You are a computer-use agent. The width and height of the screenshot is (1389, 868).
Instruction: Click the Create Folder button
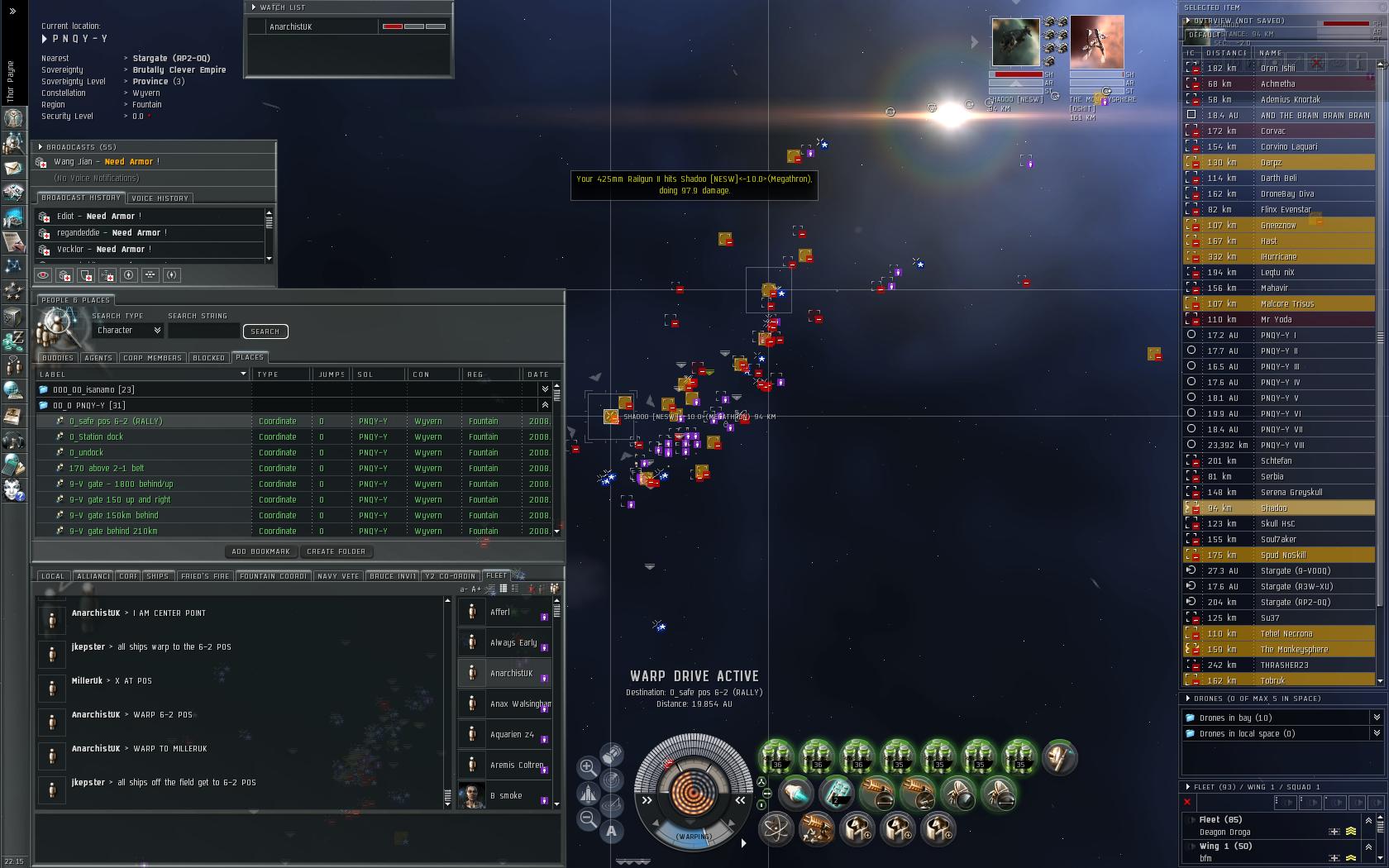pos(336,551)
